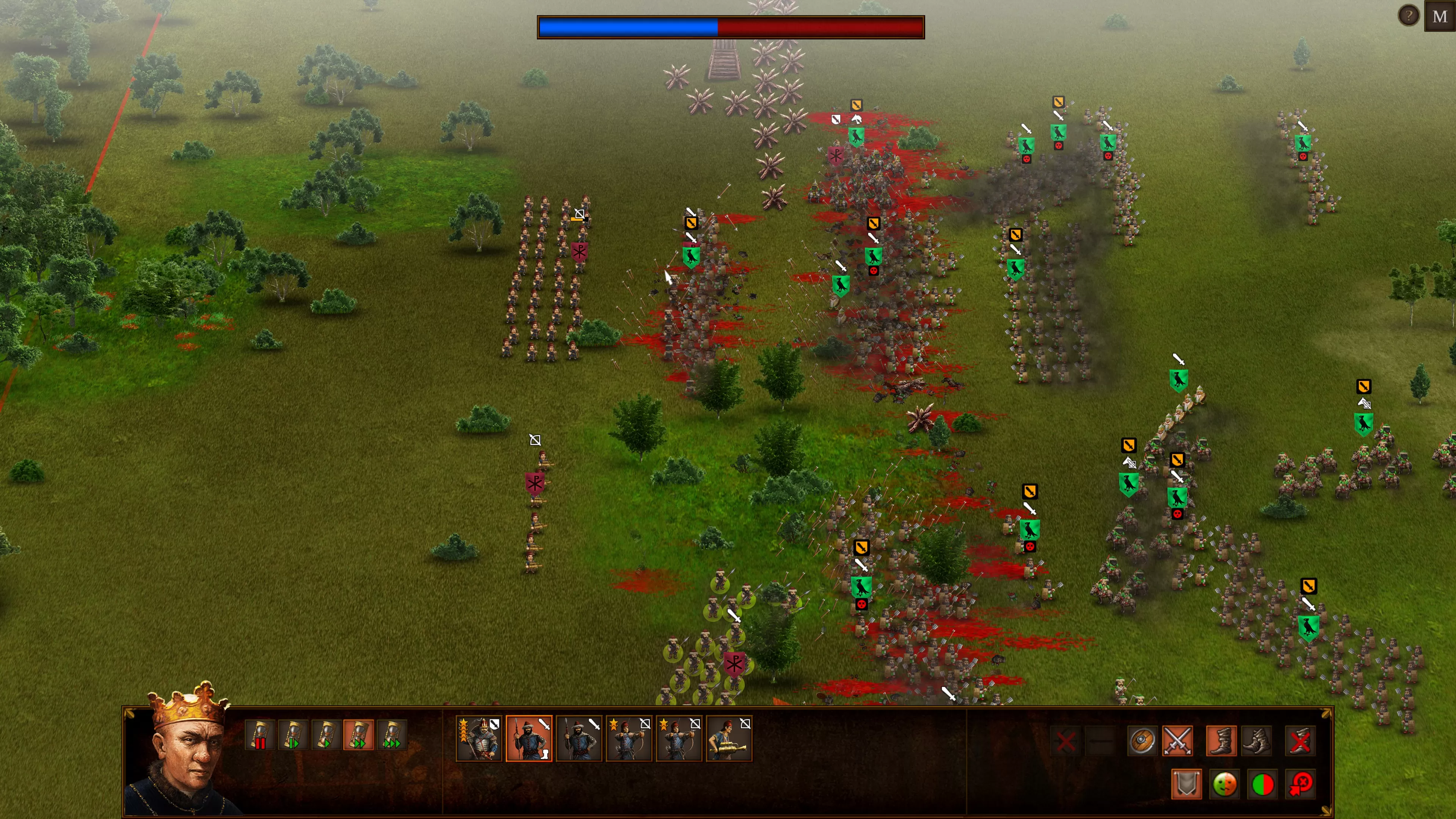Click the crossed-out boot halt order
This screenshot has height=819, width=1456.
(1300, 741)
